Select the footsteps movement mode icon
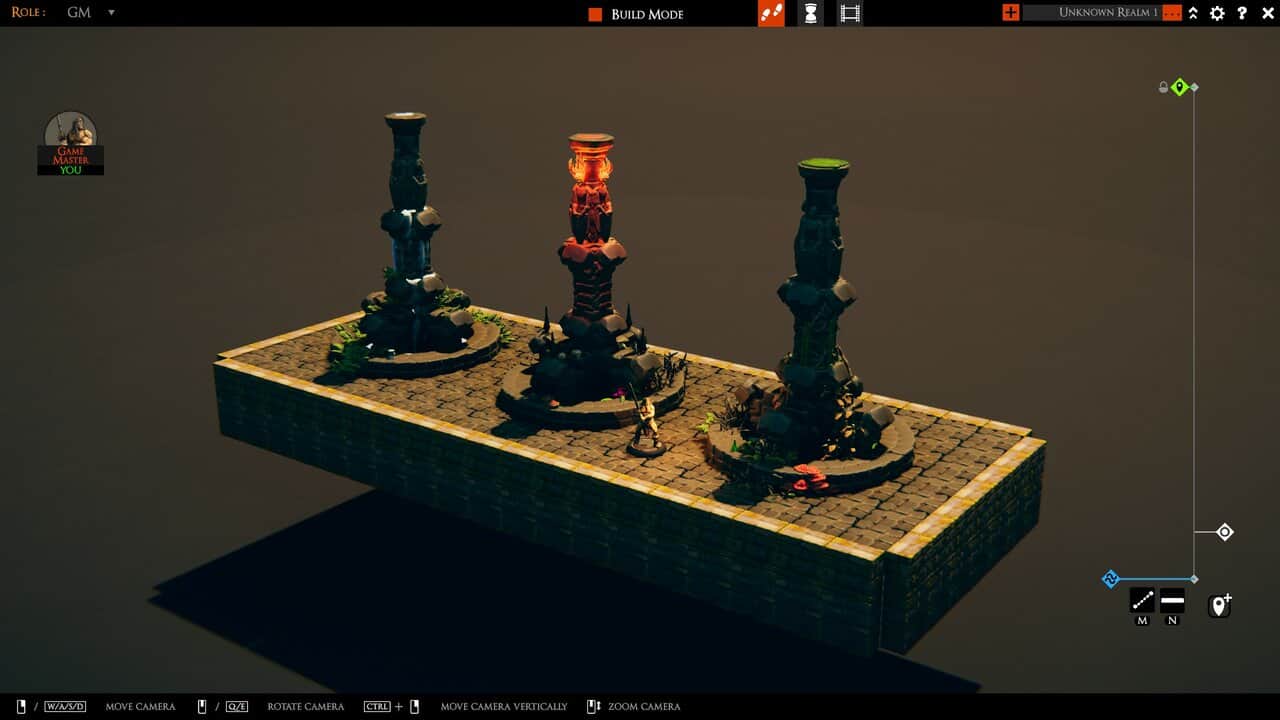Image resolution: width=1280 pixels, height=720 pixels. [770, 14]
